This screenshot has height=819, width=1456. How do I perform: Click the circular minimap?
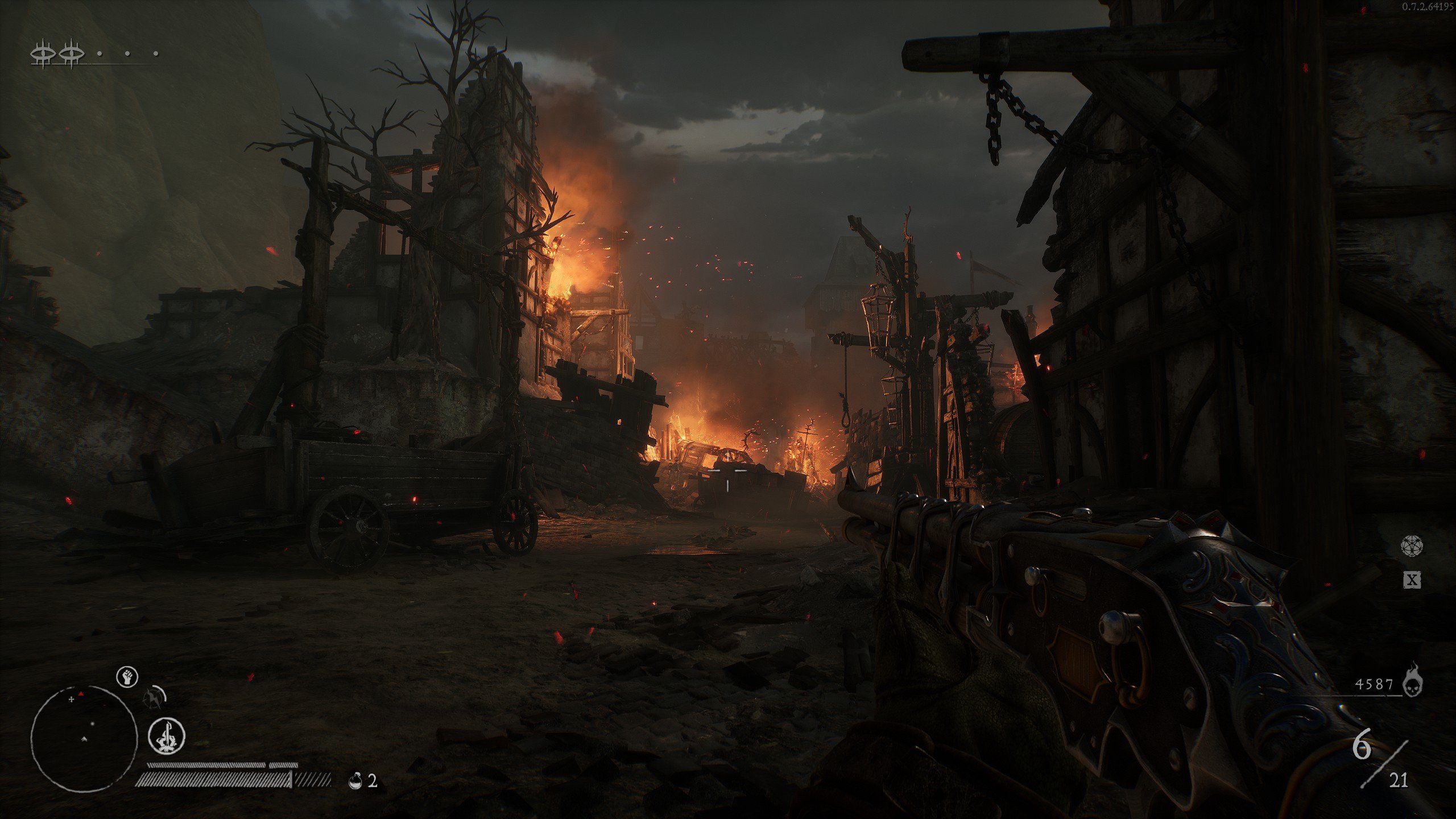click(84, 738)
